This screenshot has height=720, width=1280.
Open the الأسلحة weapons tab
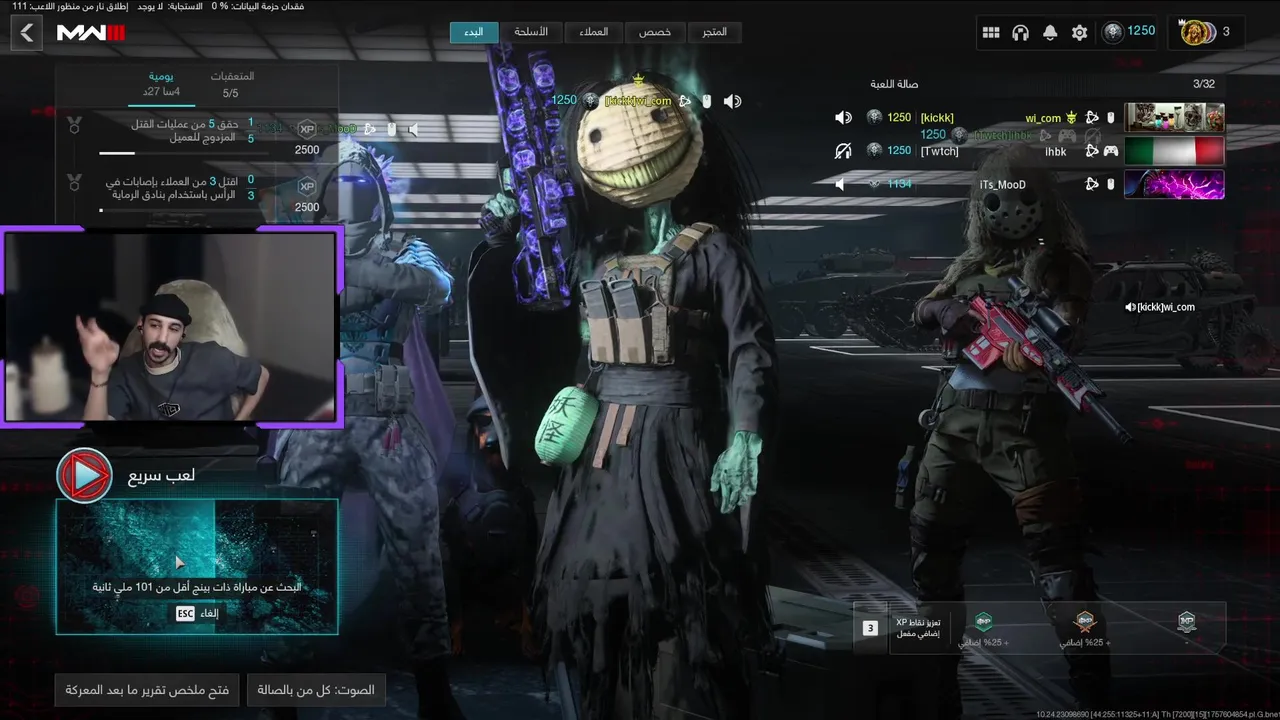click(x=531, y=32)
